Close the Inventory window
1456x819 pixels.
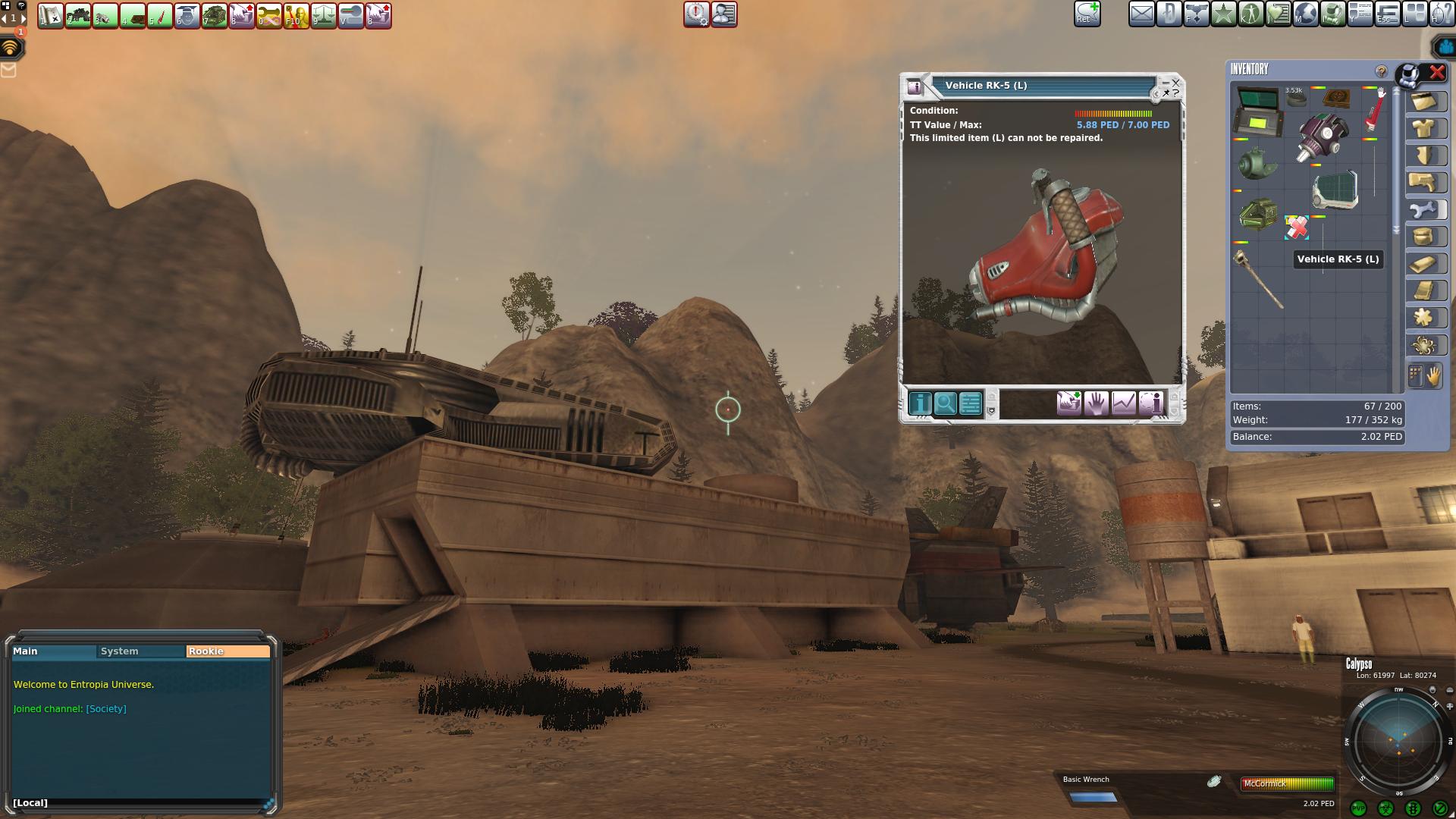[x=1437, y=73]
